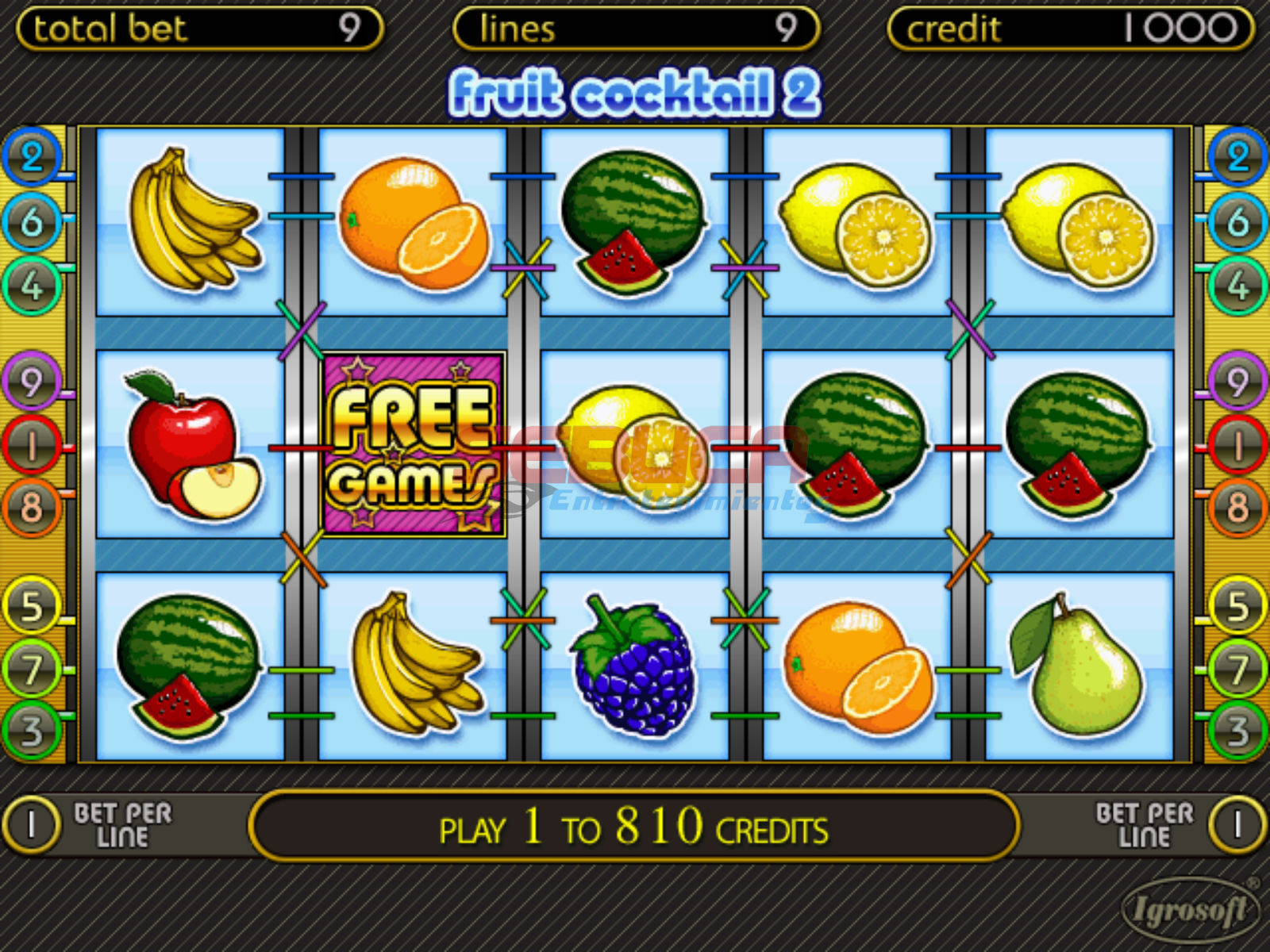Click the red line 1 marker on left
Viewport: 1270px width, 952px height.
pos(32,445)
